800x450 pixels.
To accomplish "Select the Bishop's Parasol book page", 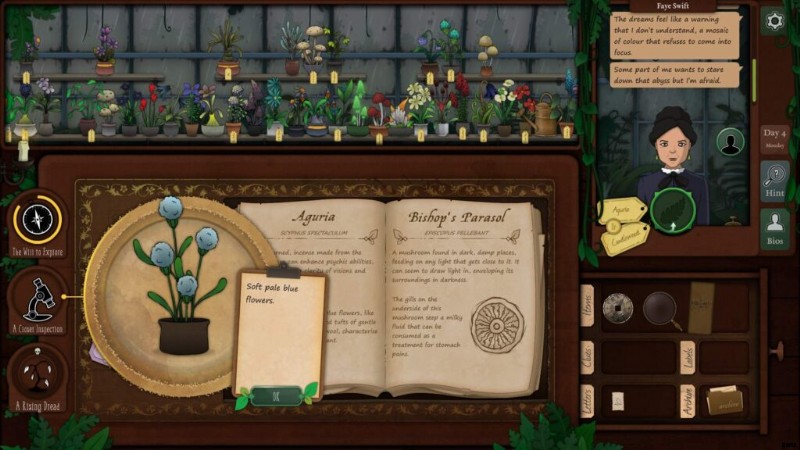I will point(459,290).
